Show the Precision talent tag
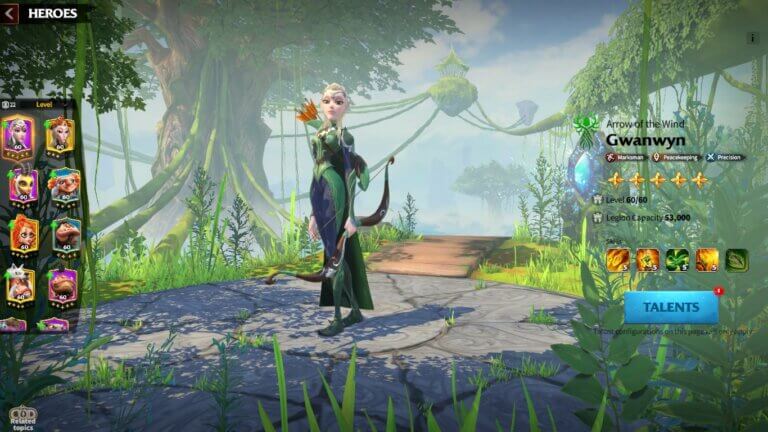Screen dimensions: 768x432 click(725, 157)
